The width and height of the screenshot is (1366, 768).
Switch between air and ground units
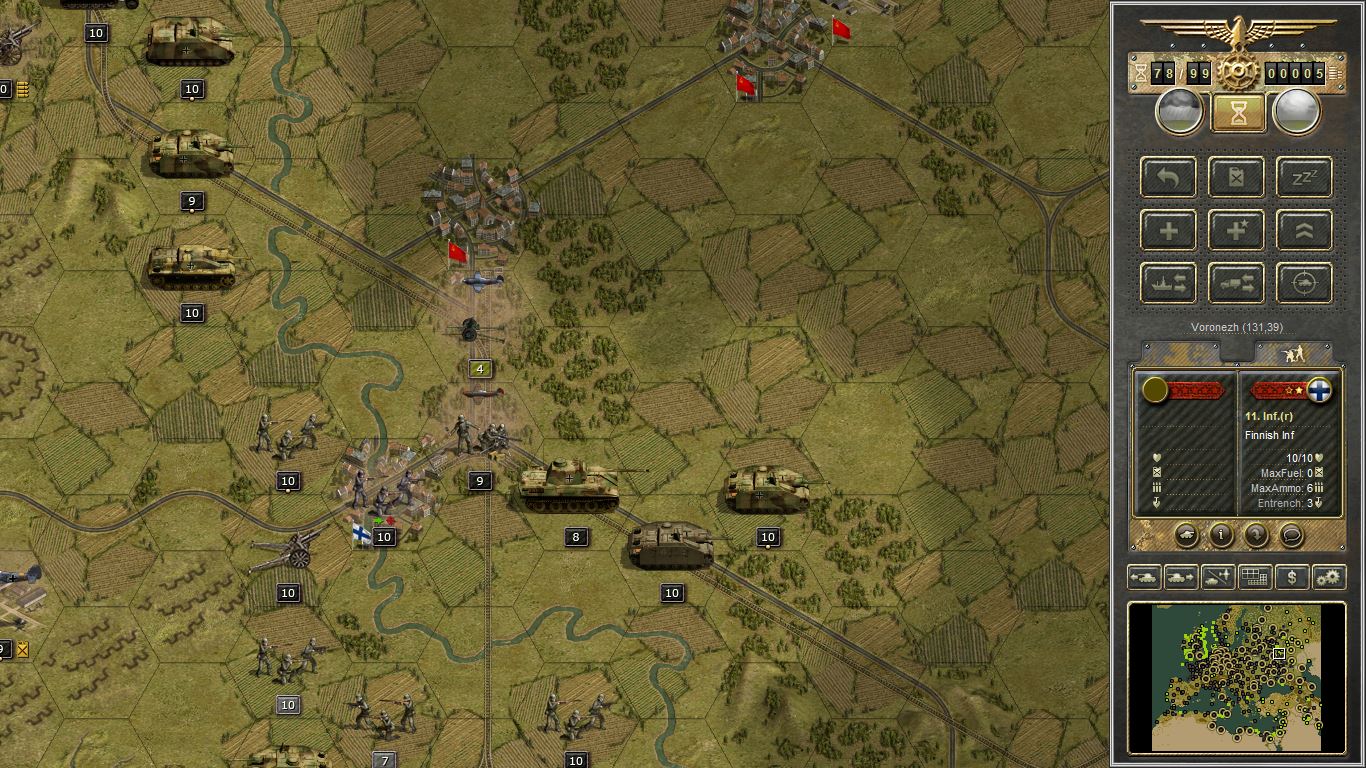[x=1217, y=577]
